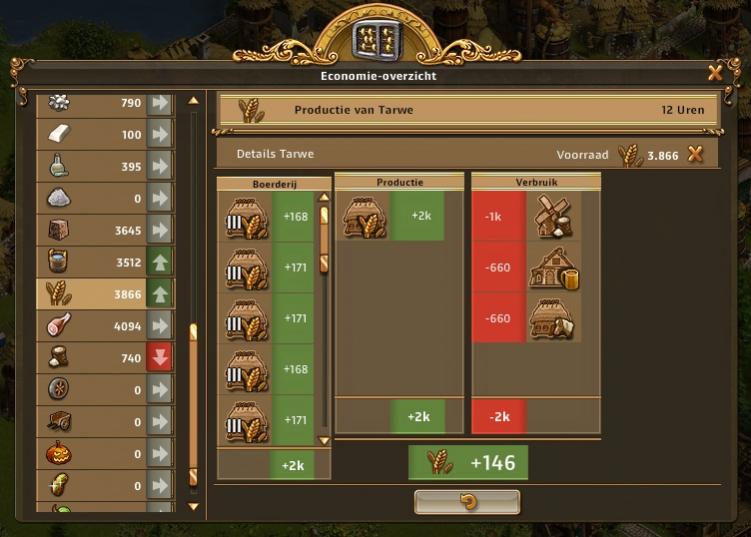This screenshot has width=751, height=537.
Task: Click the farm icon under Productie
Action: pos(364,216)
